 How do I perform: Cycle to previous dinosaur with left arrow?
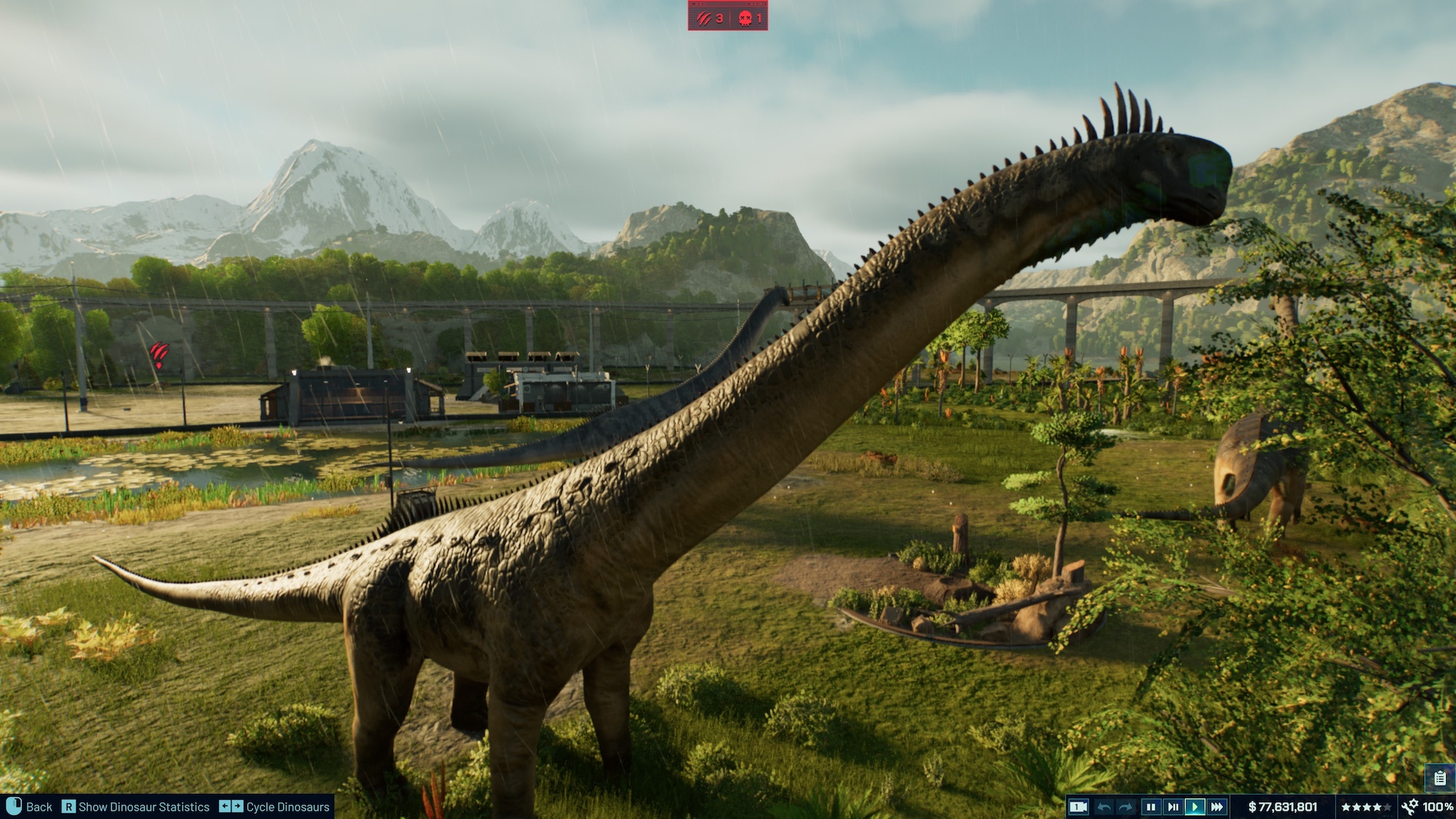tap(225, 806)
